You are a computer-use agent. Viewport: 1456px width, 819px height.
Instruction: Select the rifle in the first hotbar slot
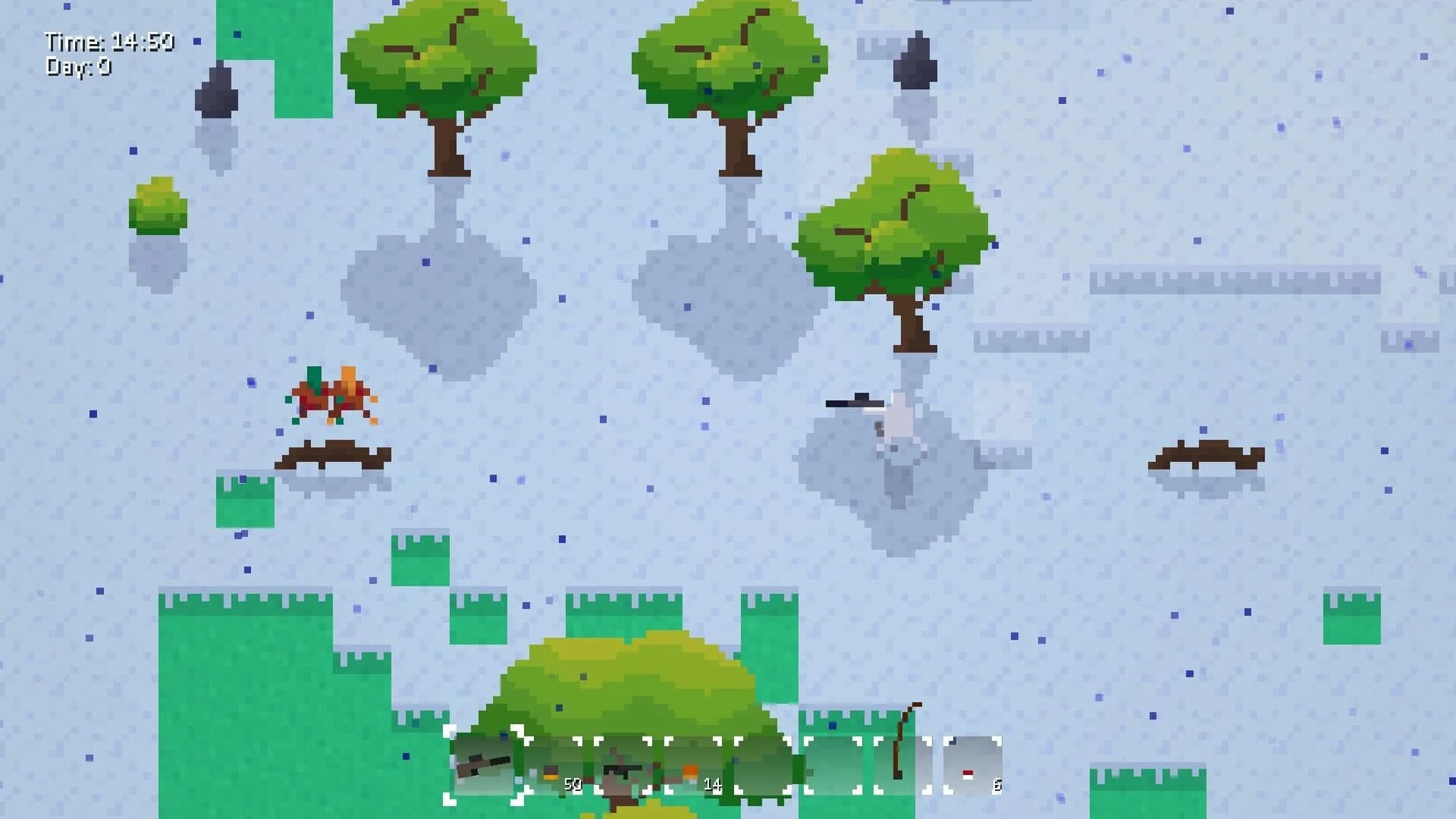point(484,766)
